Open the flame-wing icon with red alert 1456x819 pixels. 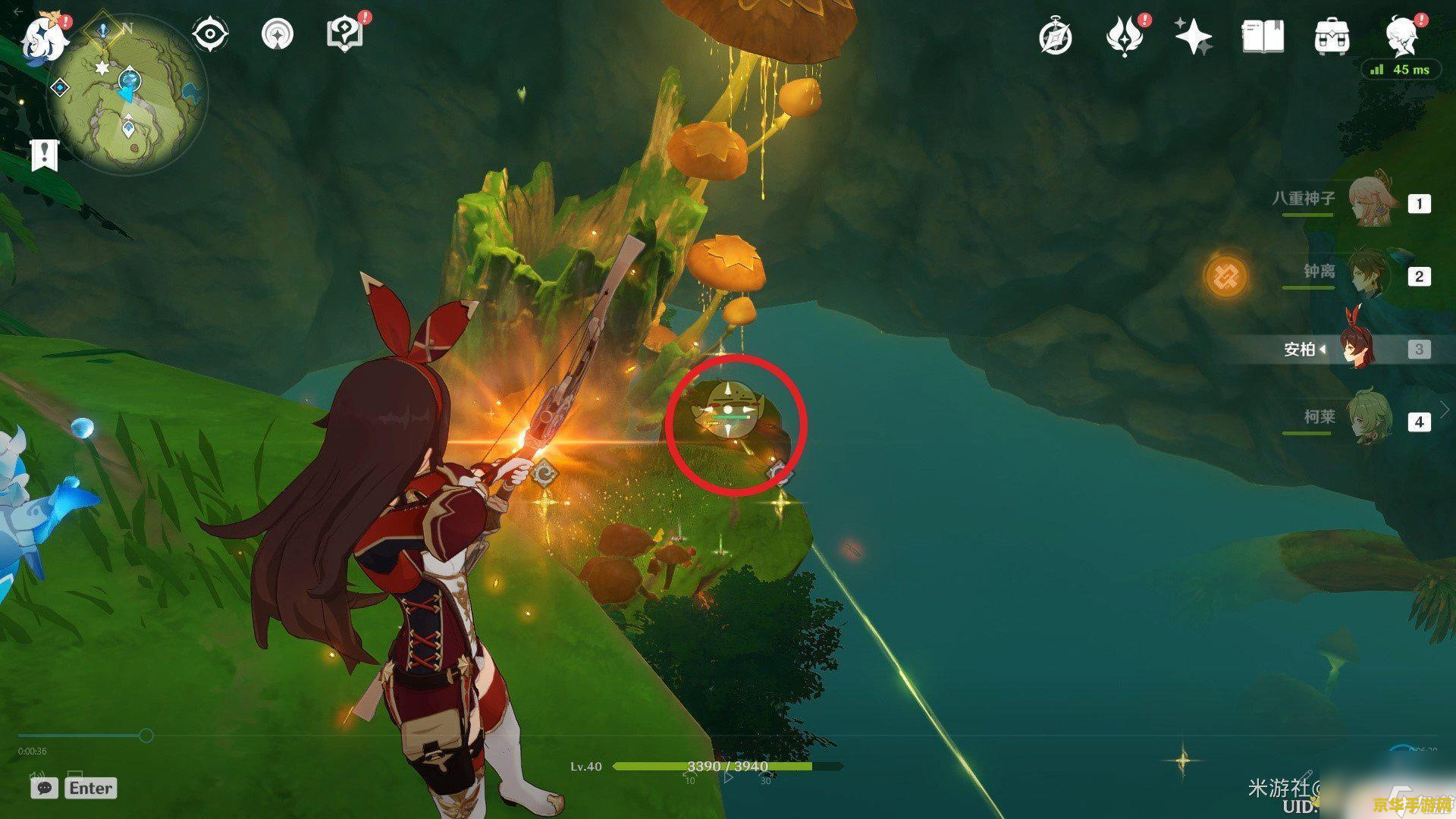[1124, 37]
